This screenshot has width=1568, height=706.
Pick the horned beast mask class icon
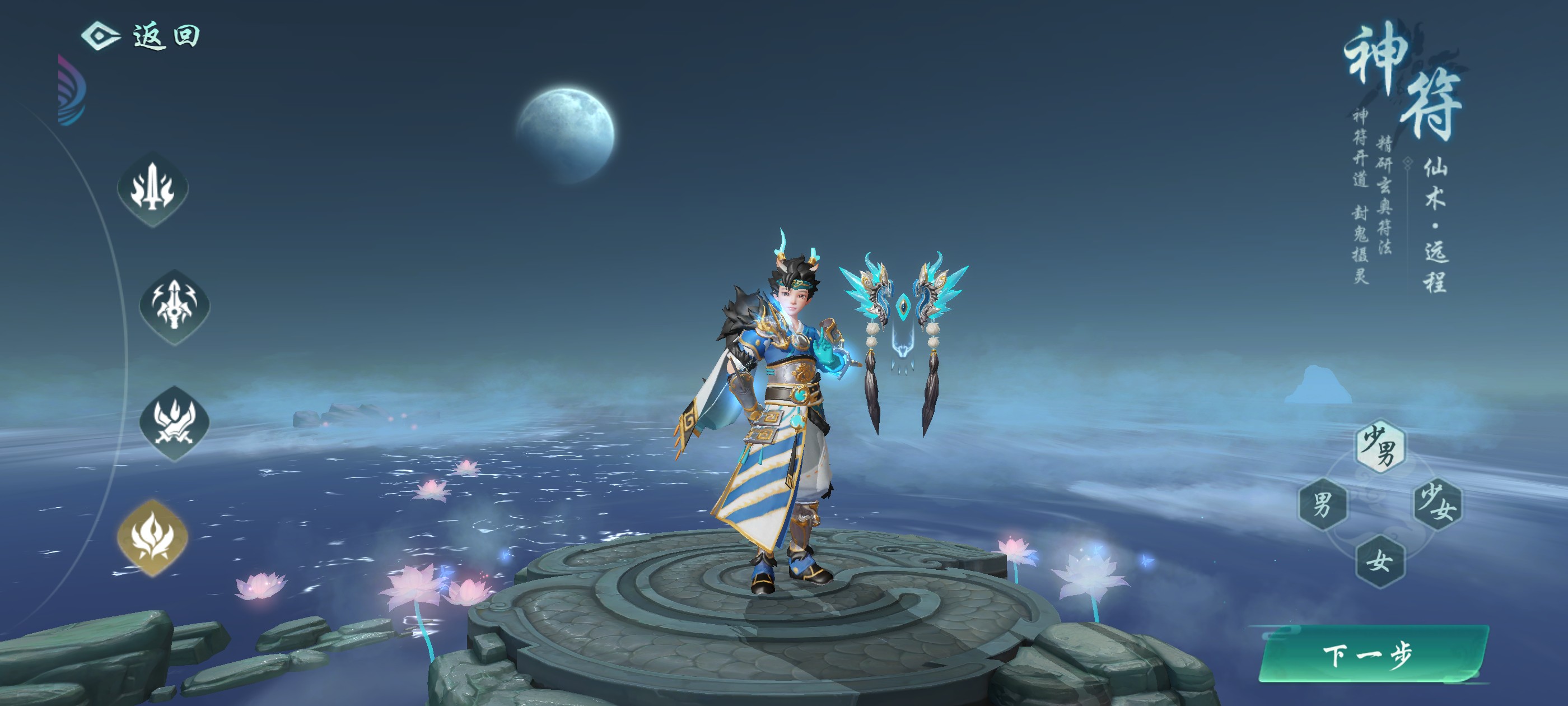tap(175, 422)
